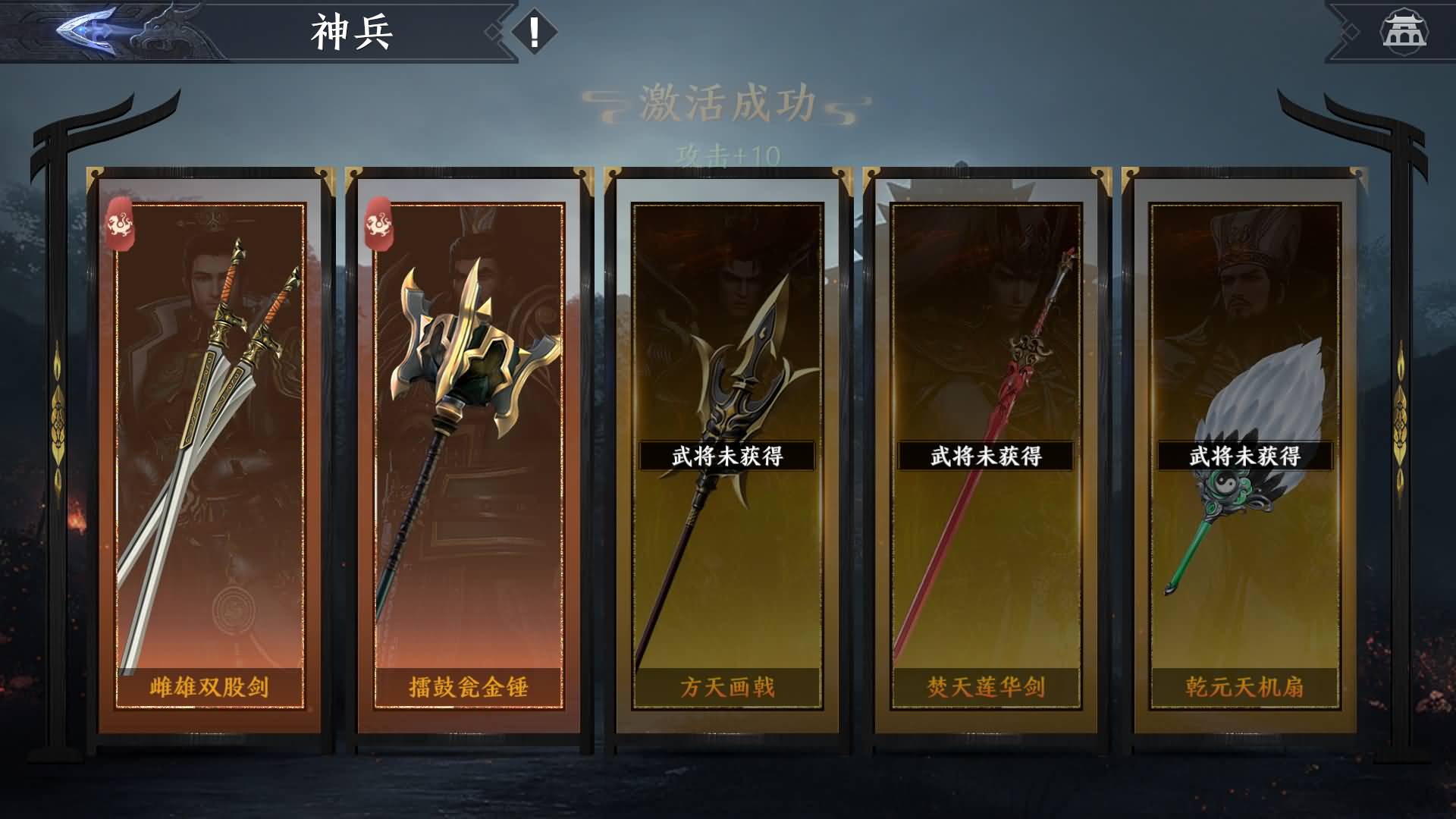The image size is (1456, 819).
Task: Click the back arrow at top left
Action: (x=83, y=30)
